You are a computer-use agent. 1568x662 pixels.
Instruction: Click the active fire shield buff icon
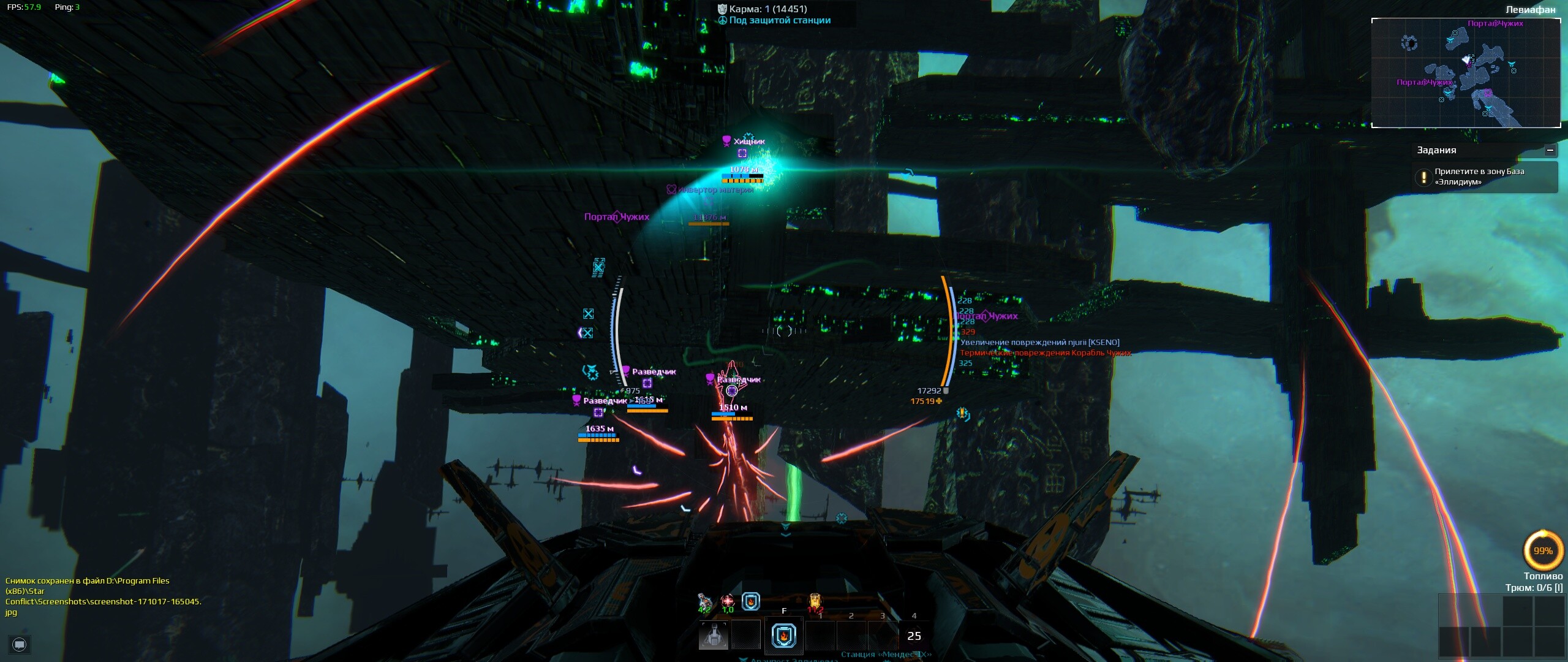coord(751,601)
